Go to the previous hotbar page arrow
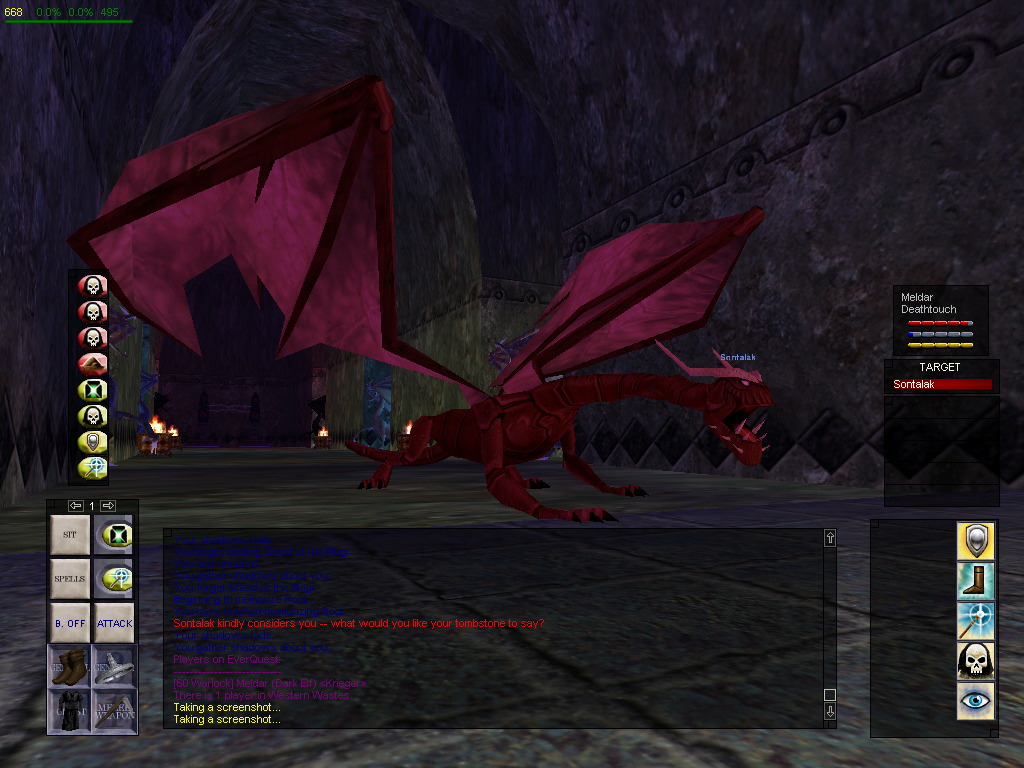 [x=75, y=506]
